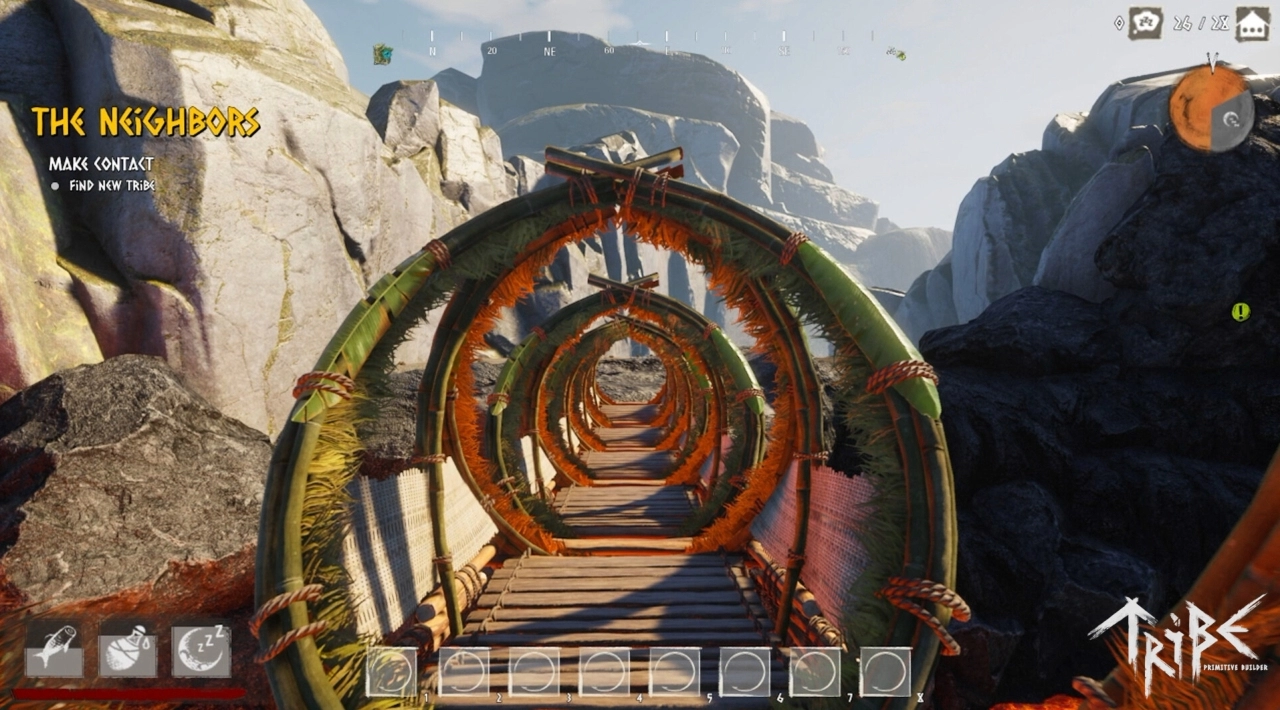Click the green exclamation alert marker
The height and width of the screenshot is (710, 1280).
[1241, 312]
